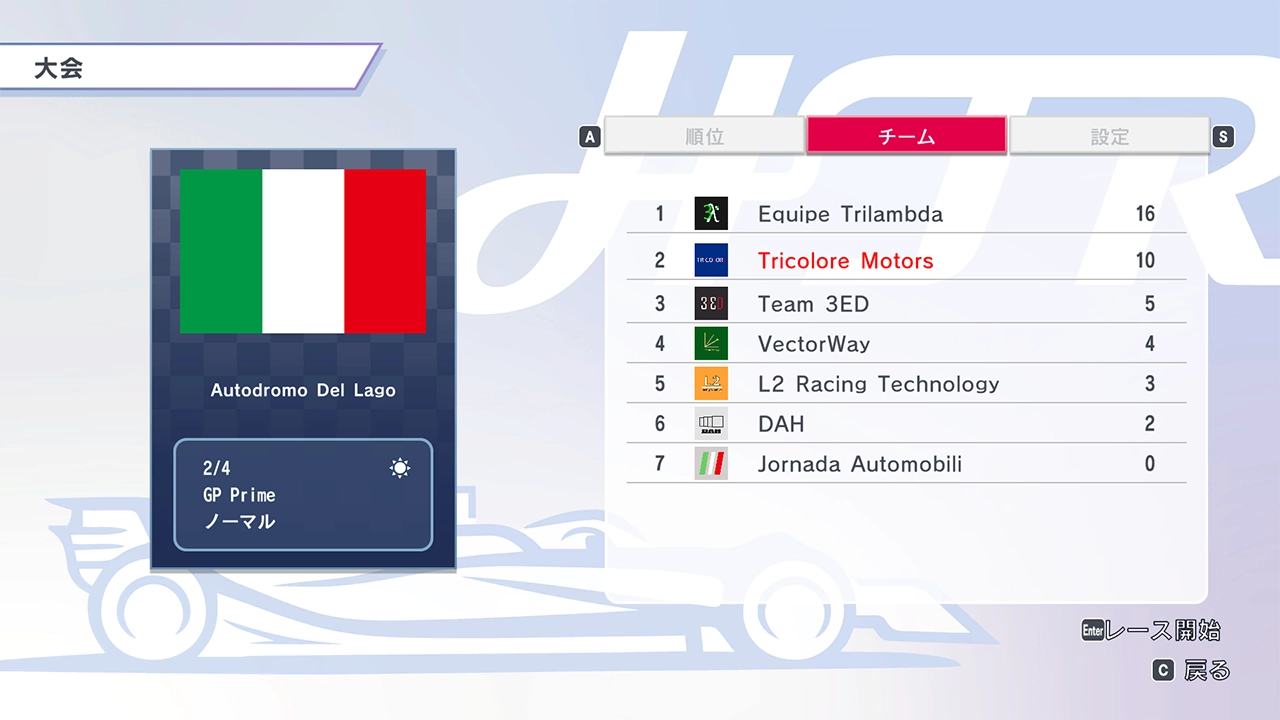Go back with 戻る
This screenshot has width=1280, height=720.
[x=1192, y=671]
